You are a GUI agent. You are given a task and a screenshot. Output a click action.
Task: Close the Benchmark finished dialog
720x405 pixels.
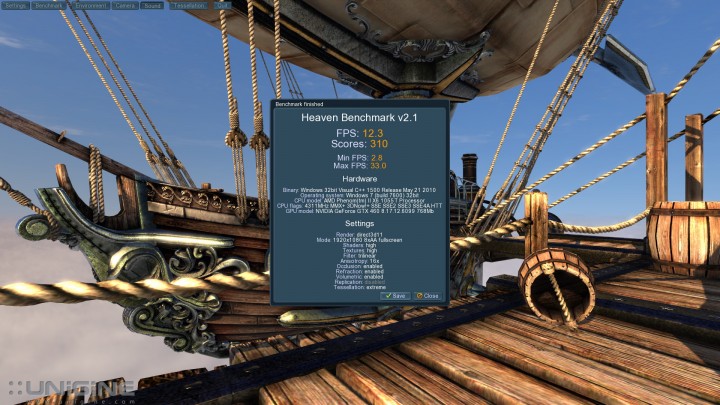click(x=427, y=296)
